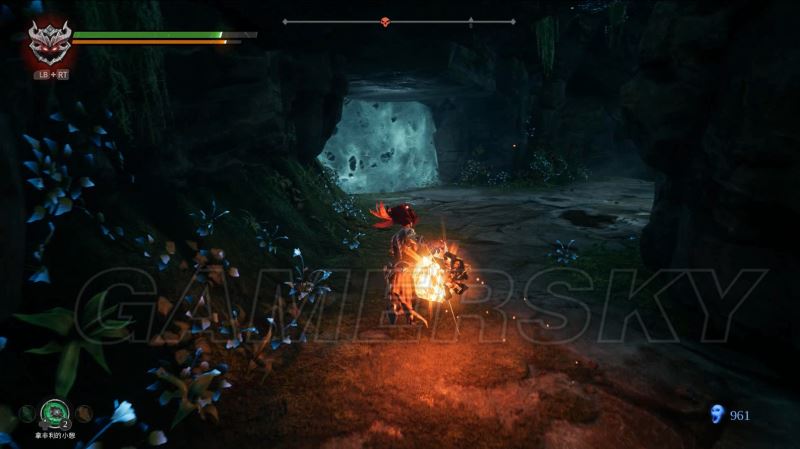Use the green Nephilim's Respite item

point(56,412)
